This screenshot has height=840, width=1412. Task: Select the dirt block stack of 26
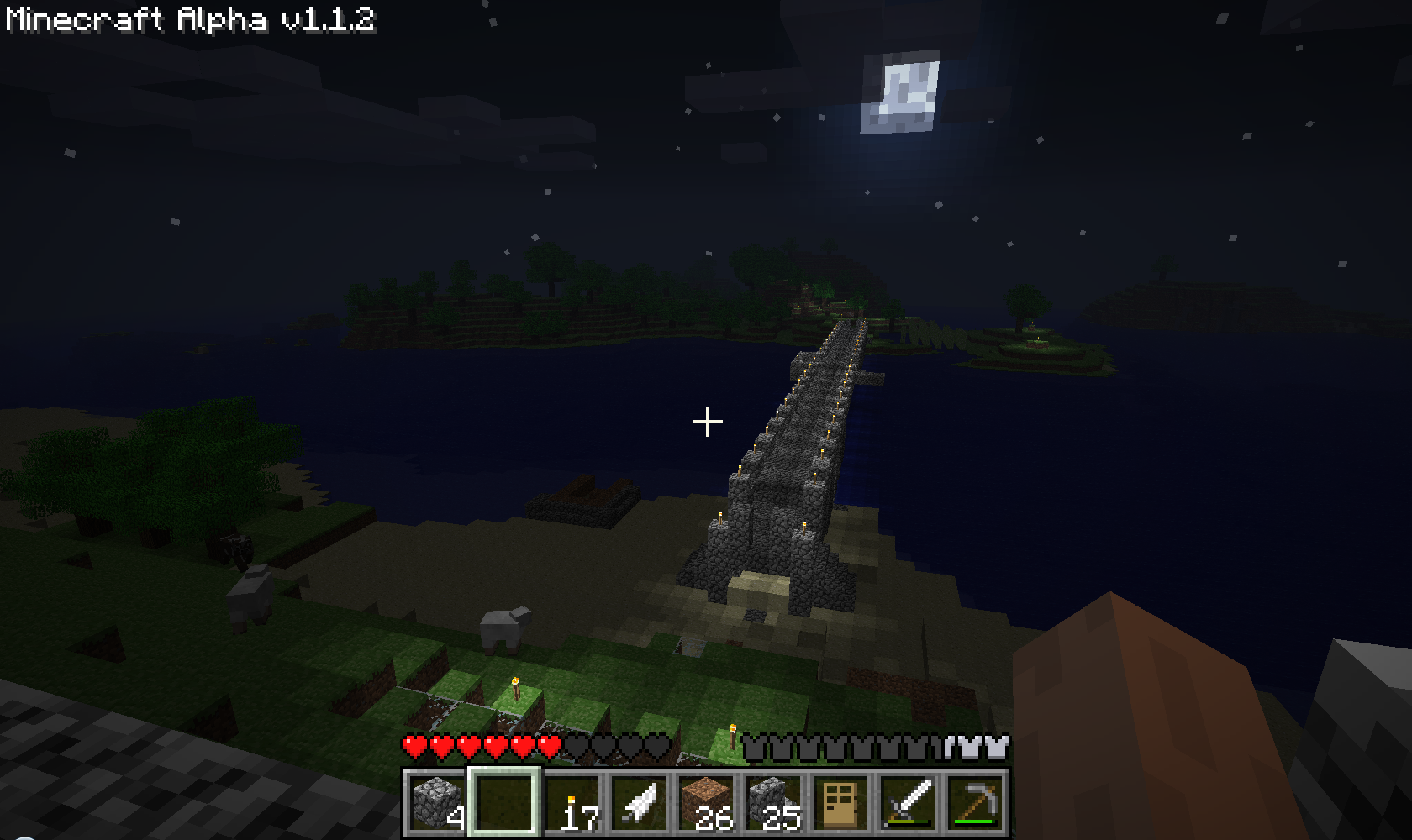[706, 801]
